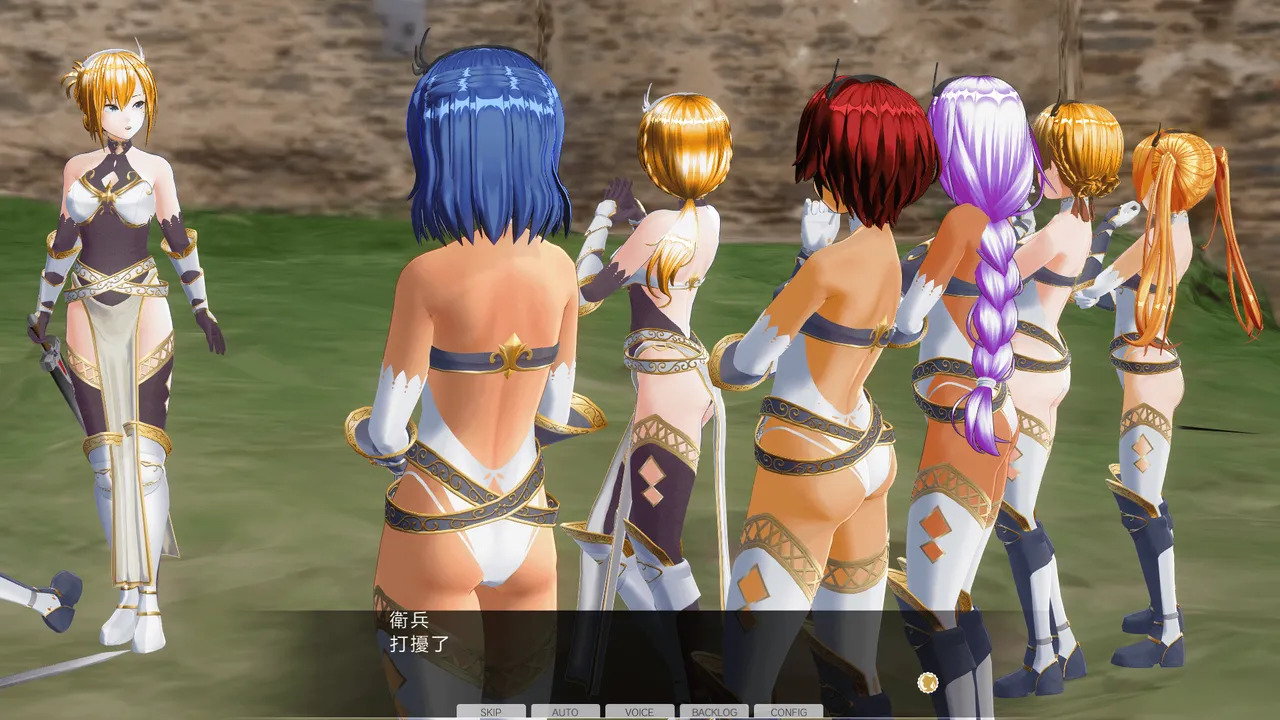
Task: Replay the line with VOICE button
Action: [x=639, y=712]
